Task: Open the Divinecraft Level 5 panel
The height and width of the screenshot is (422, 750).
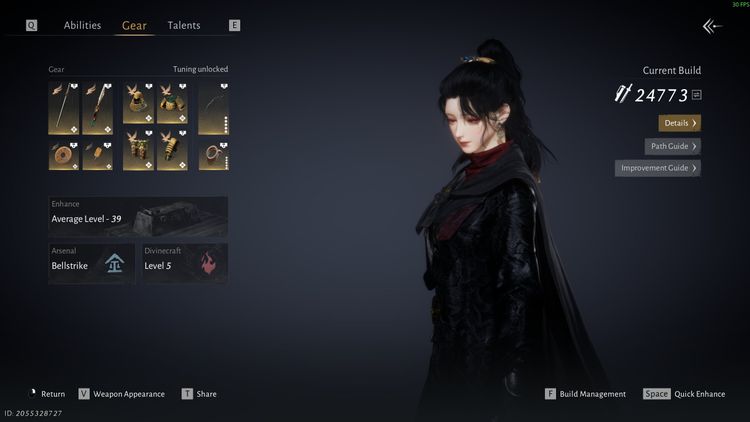Action: pyautogui.click(x=185, y=263)
